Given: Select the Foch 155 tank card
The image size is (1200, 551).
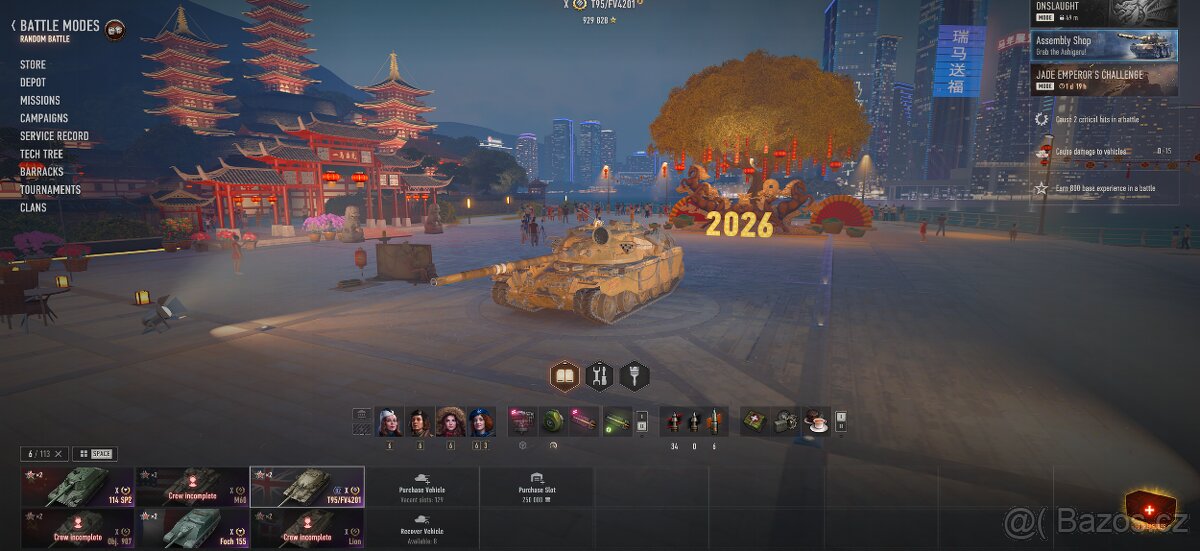Looking at the screenshot, I should 192,528.
